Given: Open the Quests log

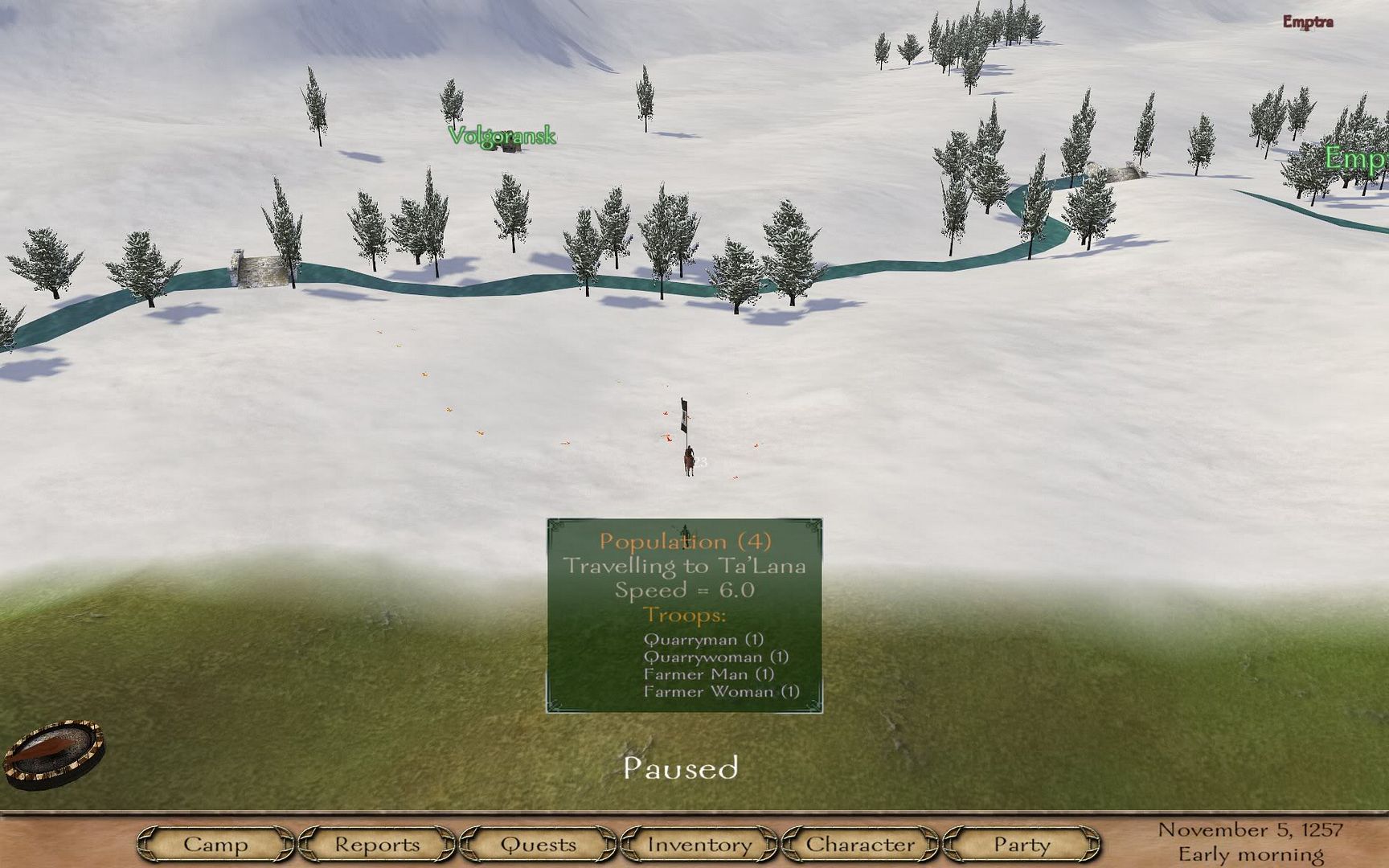Looking at the screenshot, I should click(x=538, y=845).
